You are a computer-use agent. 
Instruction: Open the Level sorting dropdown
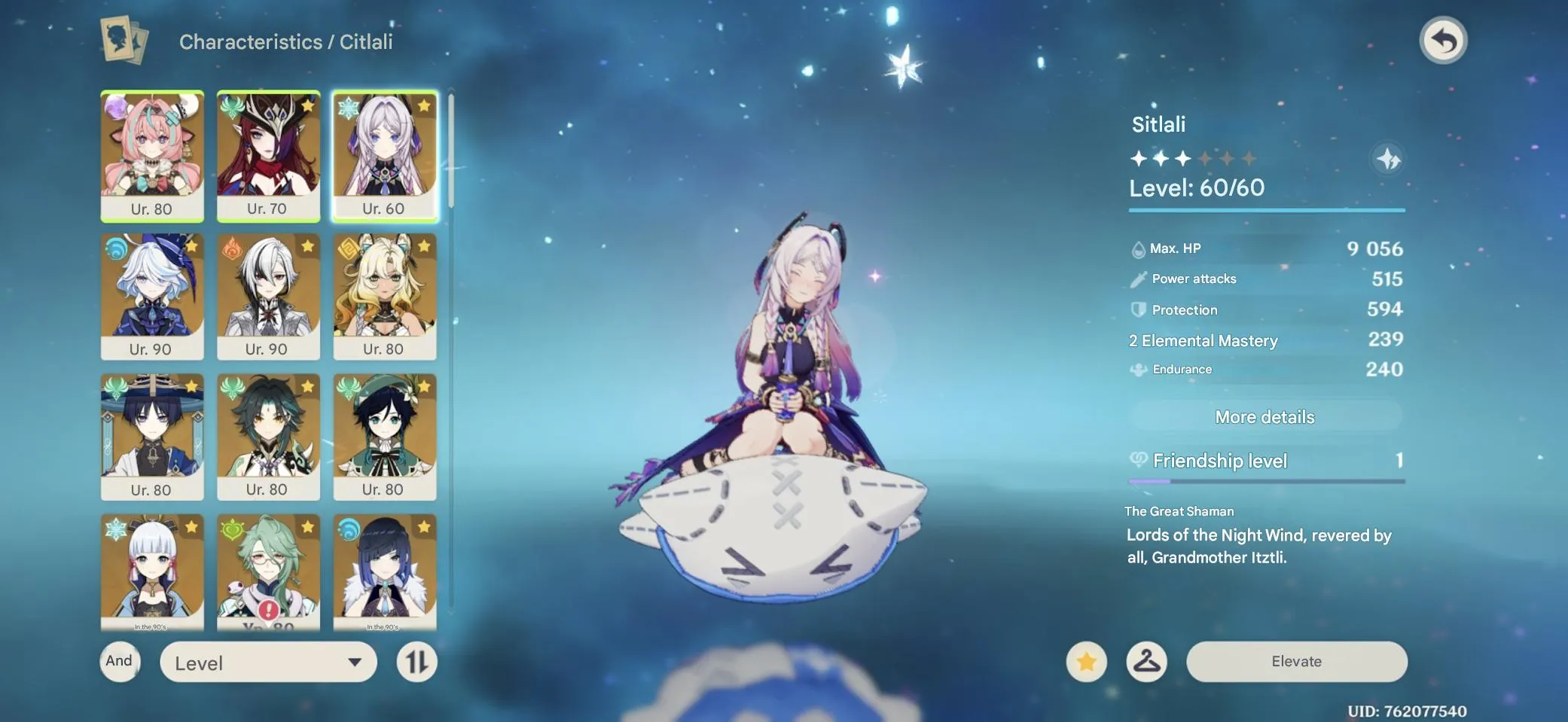click(268, 663)
